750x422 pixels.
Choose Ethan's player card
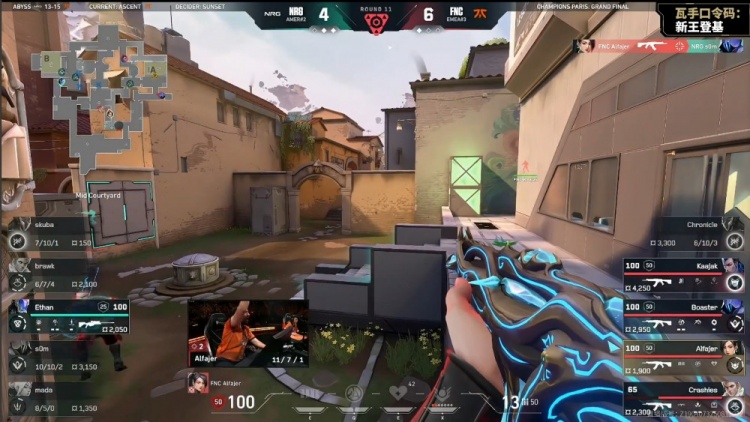pos(68,317)
